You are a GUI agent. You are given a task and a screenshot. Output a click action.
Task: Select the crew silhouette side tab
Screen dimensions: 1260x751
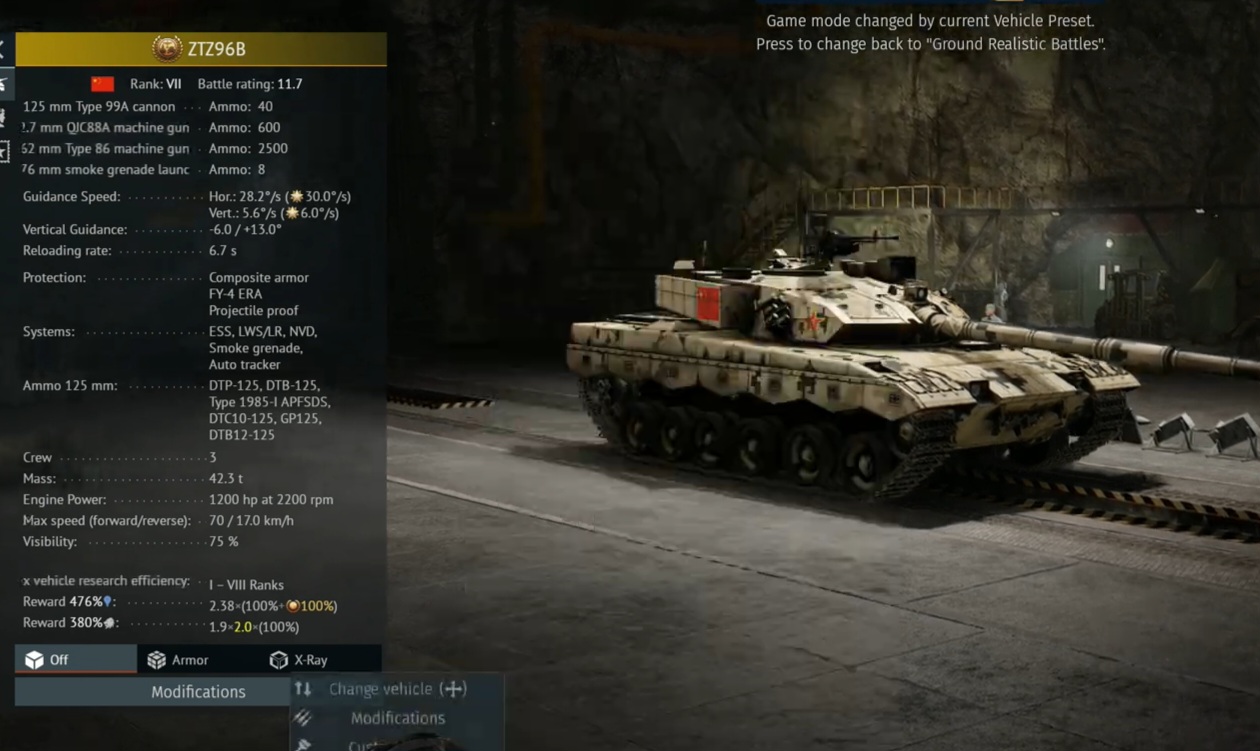(4, 117)
